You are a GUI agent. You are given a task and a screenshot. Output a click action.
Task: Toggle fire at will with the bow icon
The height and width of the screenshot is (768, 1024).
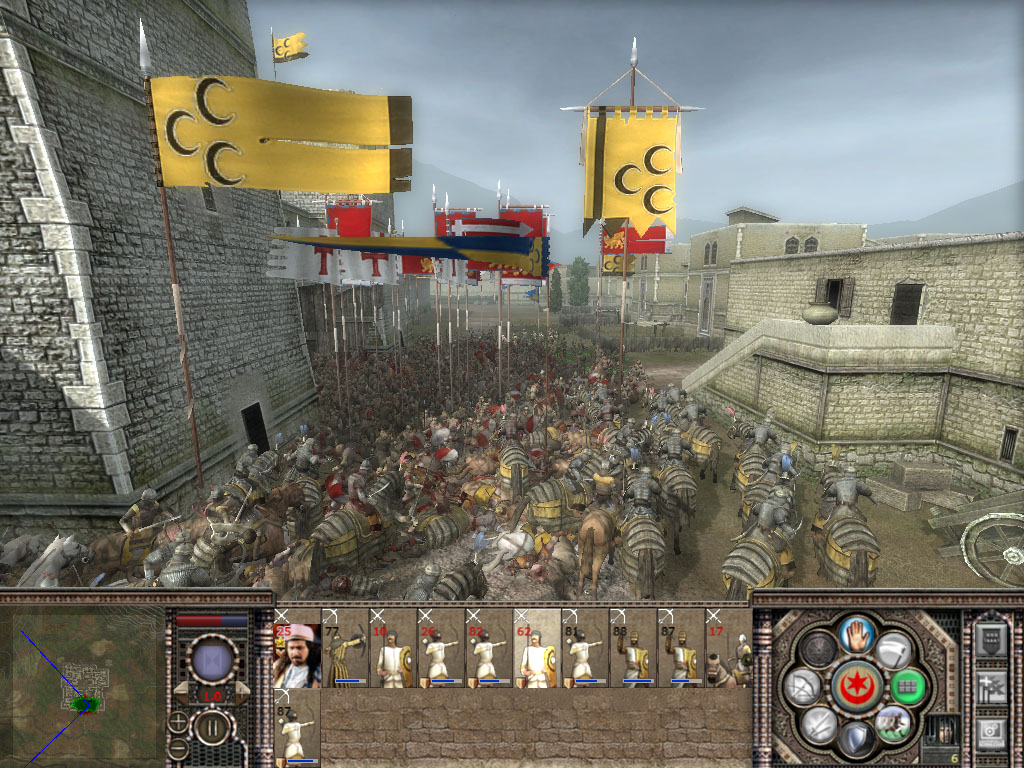(x=803, y=686)
